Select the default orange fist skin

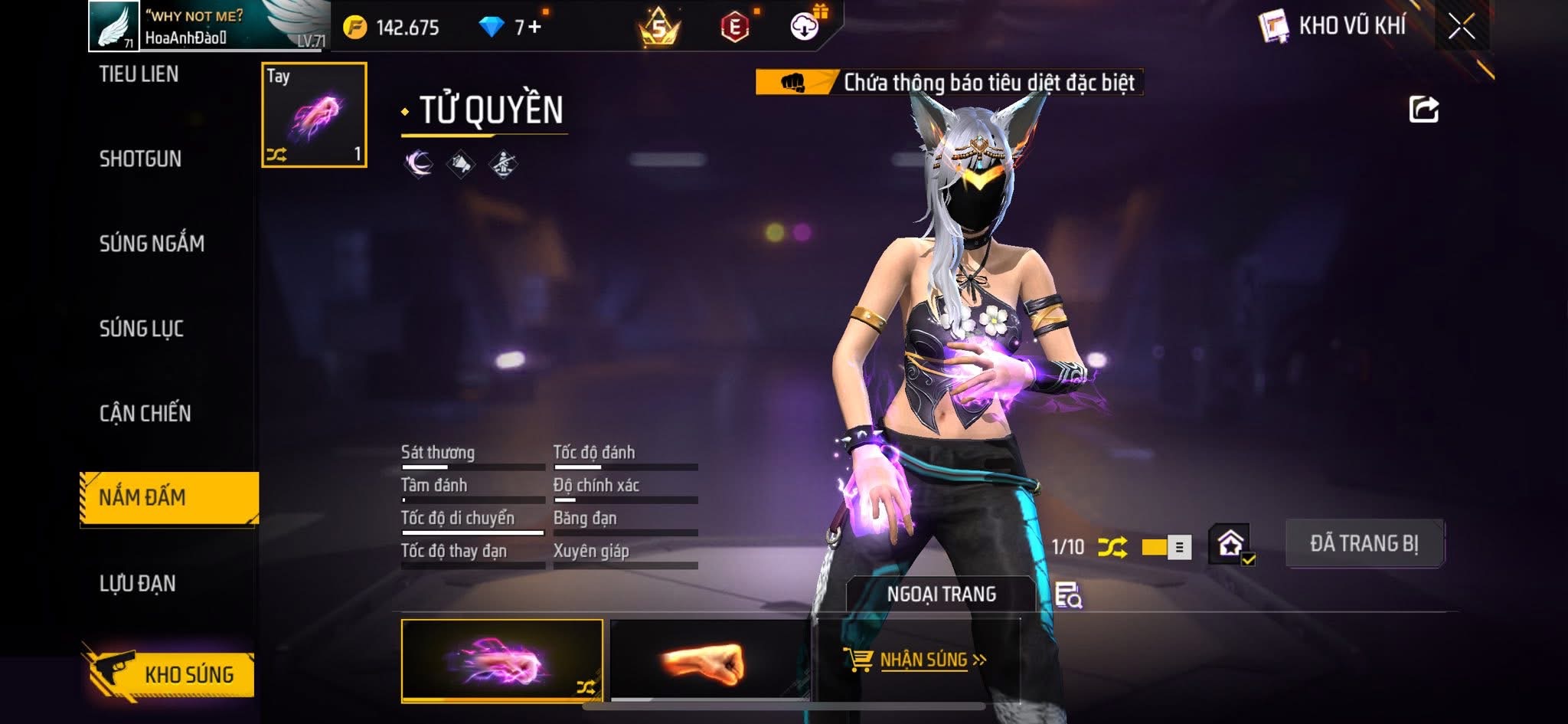click(x=709, y=660)
